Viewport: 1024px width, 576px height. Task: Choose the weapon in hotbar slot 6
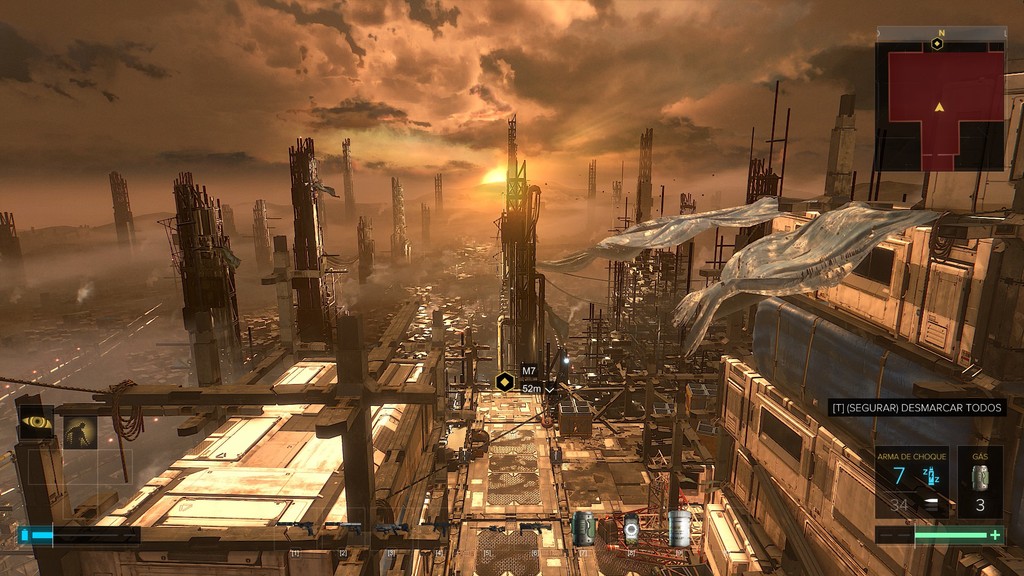pos(534,528)
